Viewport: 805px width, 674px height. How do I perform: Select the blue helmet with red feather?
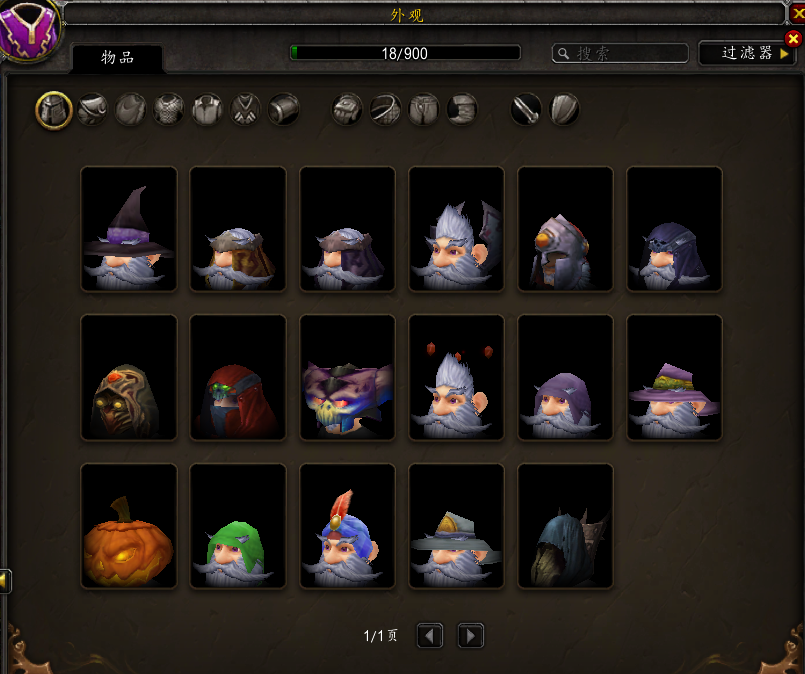click(x=347, y=526)
